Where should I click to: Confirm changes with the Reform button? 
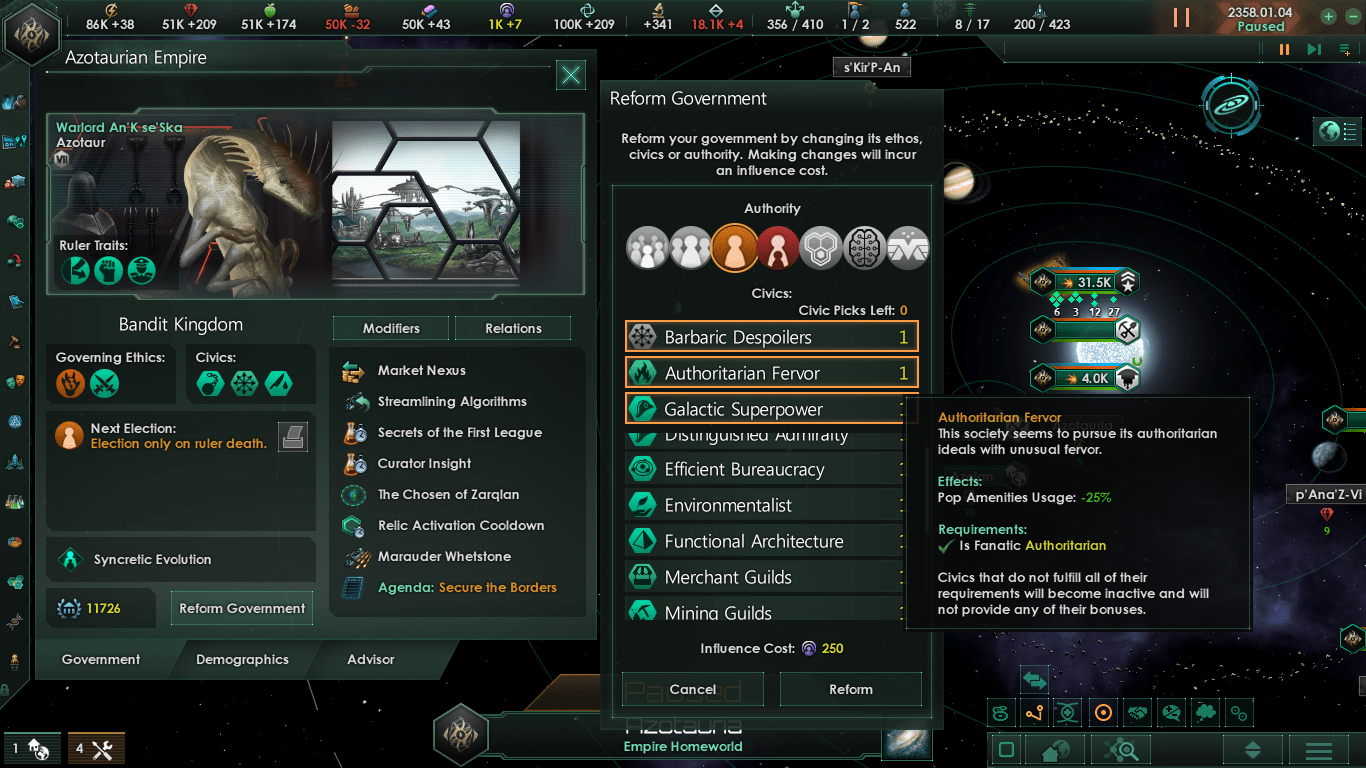click(850, 689)
